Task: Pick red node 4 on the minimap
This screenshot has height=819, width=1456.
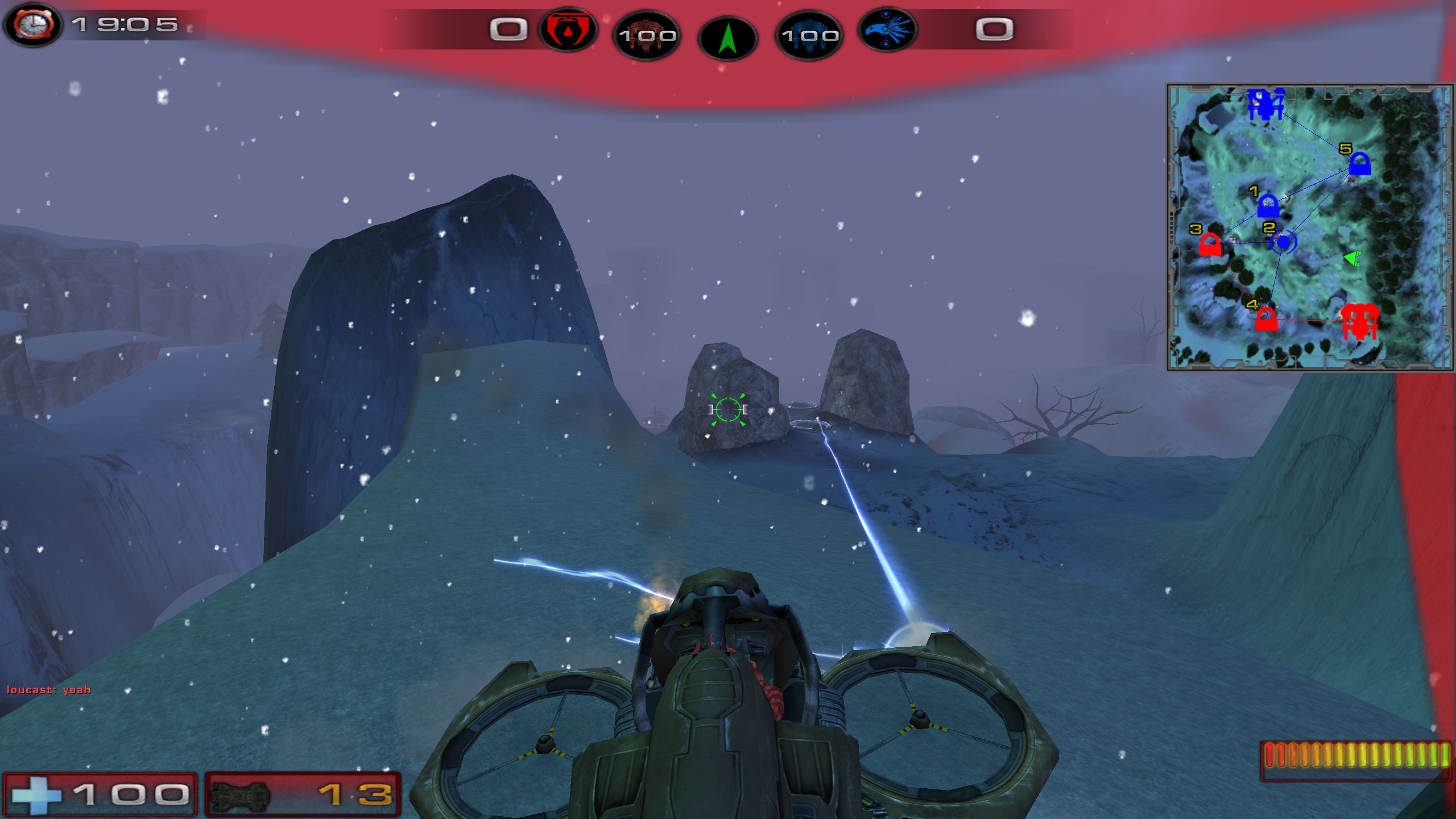Action: coord(1266,319)
